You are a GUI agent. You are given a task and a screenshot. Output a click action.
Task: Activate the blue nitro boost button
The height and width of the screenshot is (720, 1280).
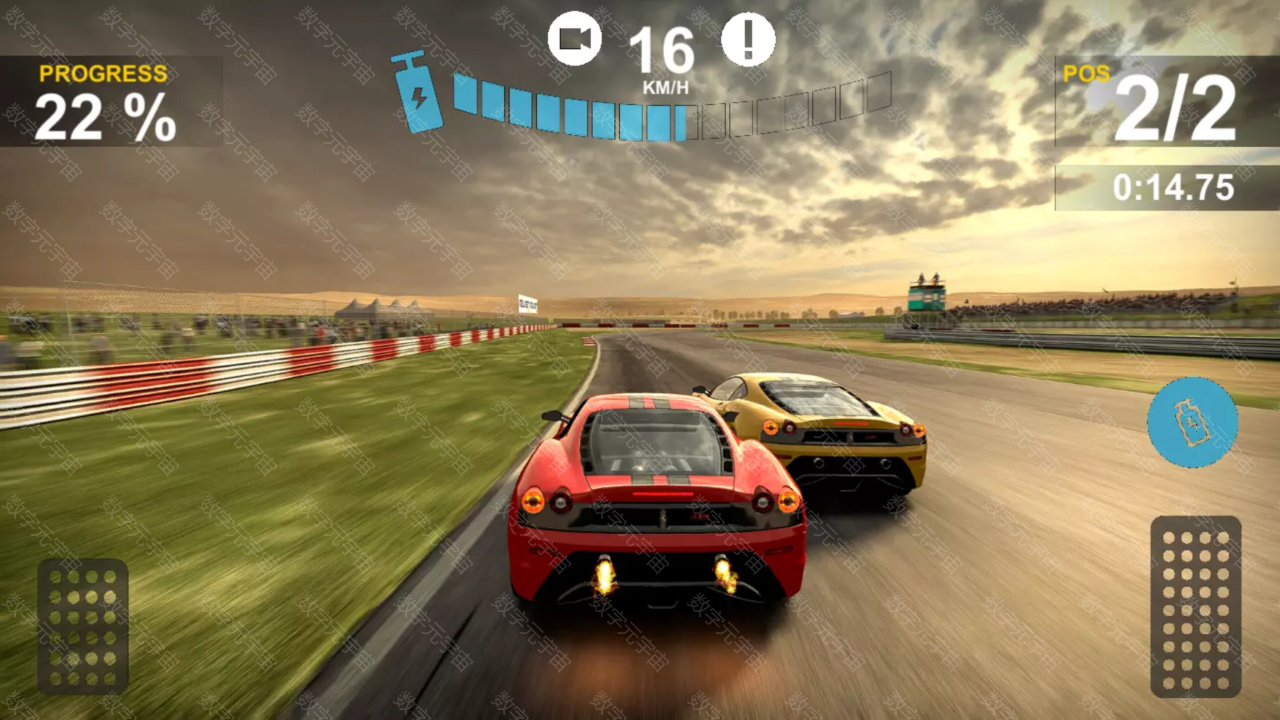tap(1192, 422)
